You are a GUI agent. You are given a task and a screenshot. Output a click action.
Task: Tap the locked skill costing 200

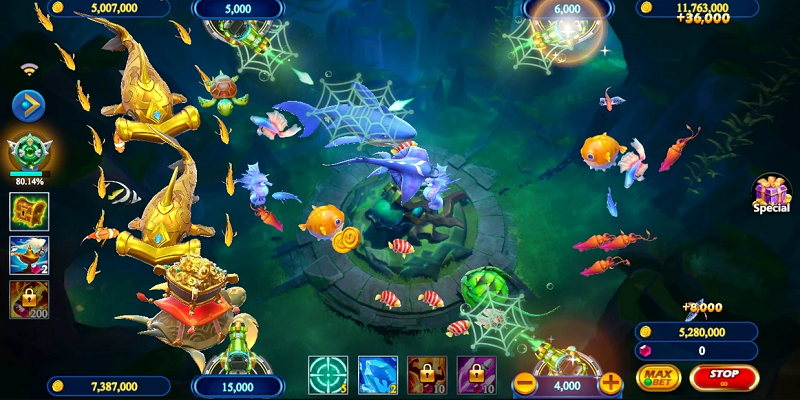pyautogui.click(x=29, y=299)
